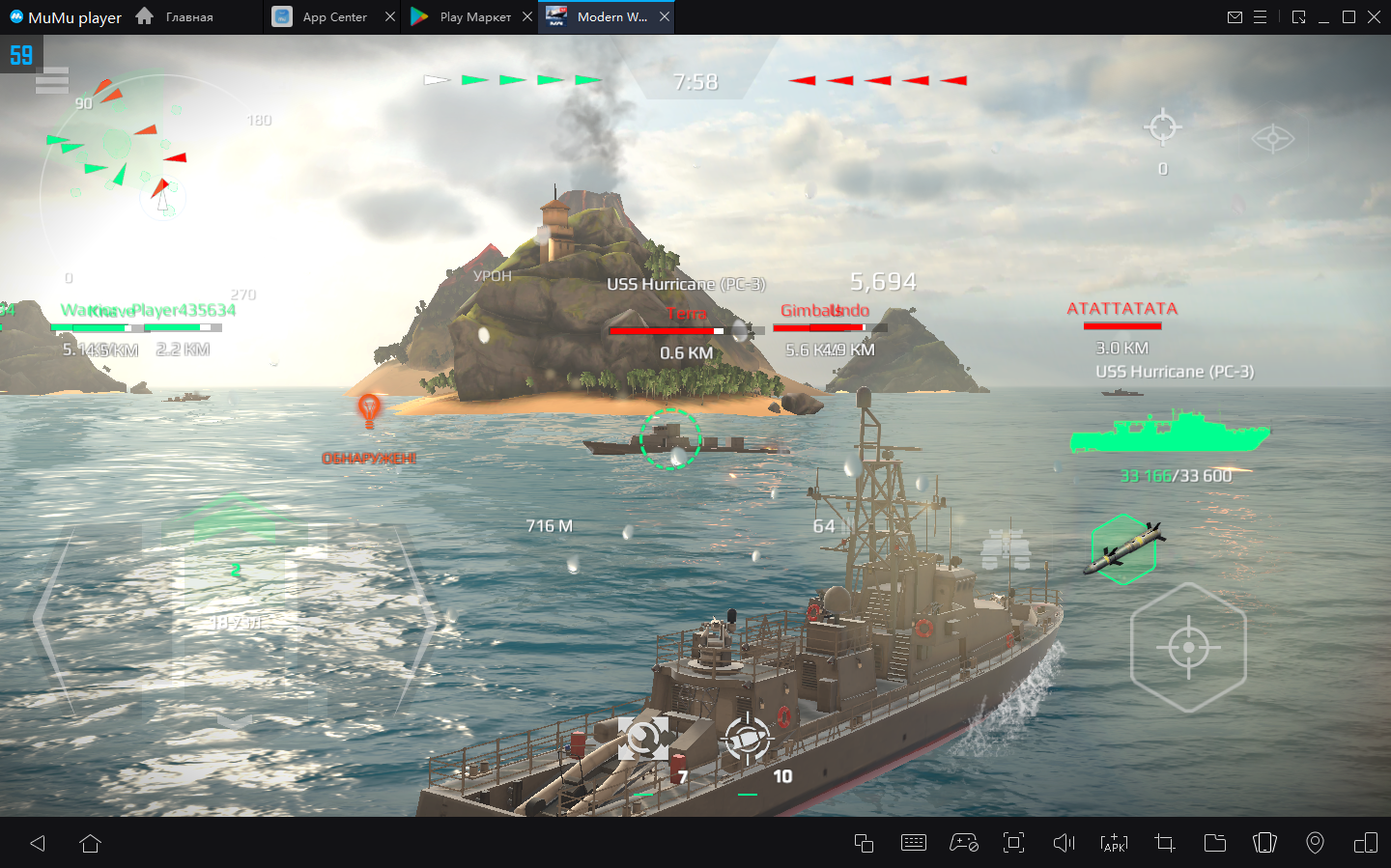Screen dimensions: 1391x868
Task: Close the Modern Warships tab
Action: [x=665, y=17]
